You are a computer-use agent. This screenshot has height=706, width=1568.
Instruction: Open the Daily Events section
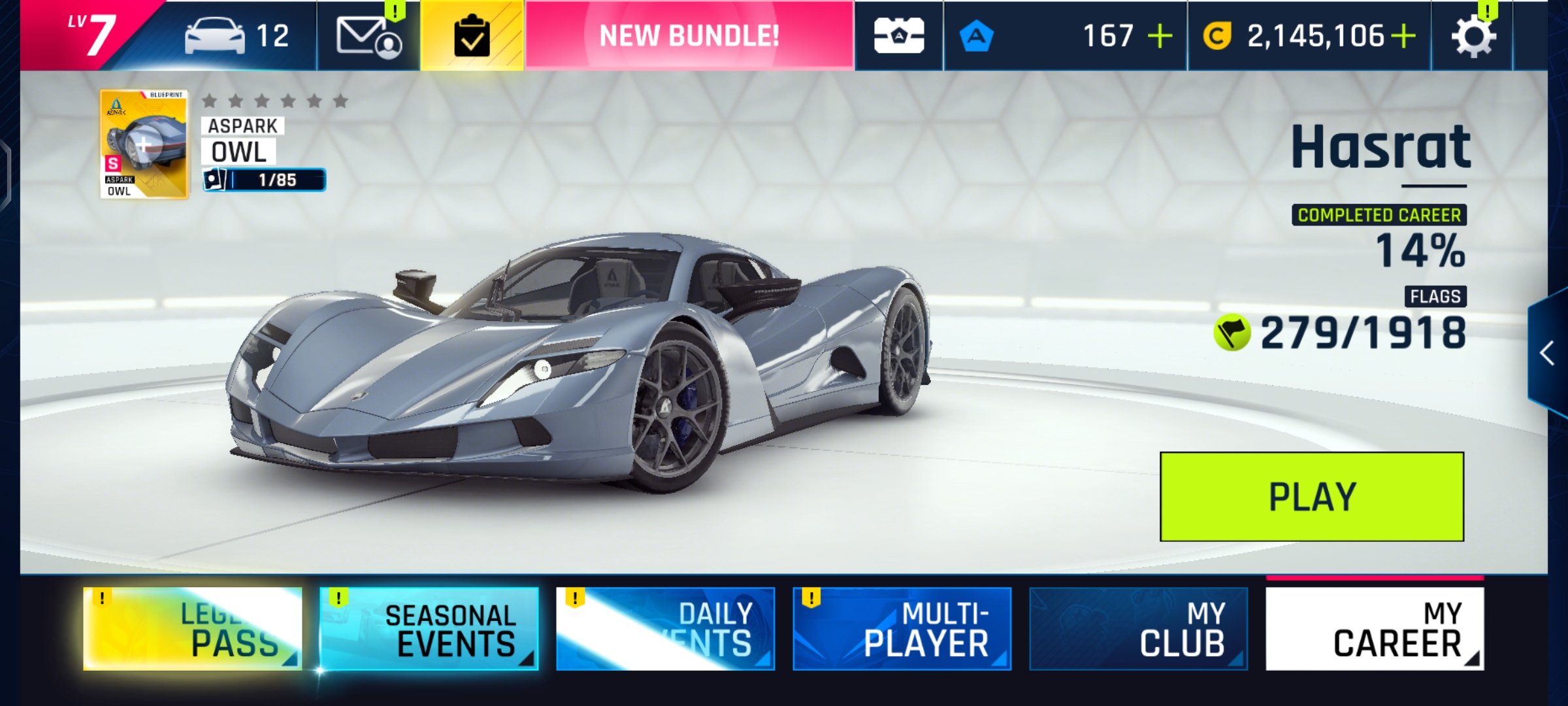(x=665, y=629)
